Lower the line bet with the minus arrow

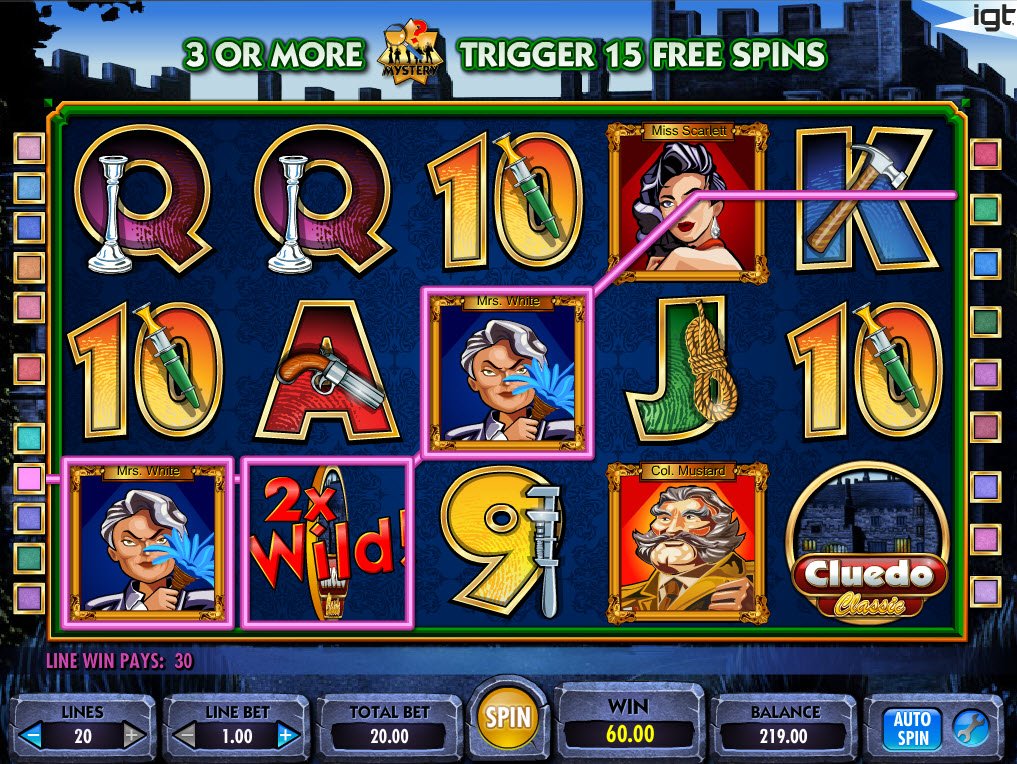point(185,737)
